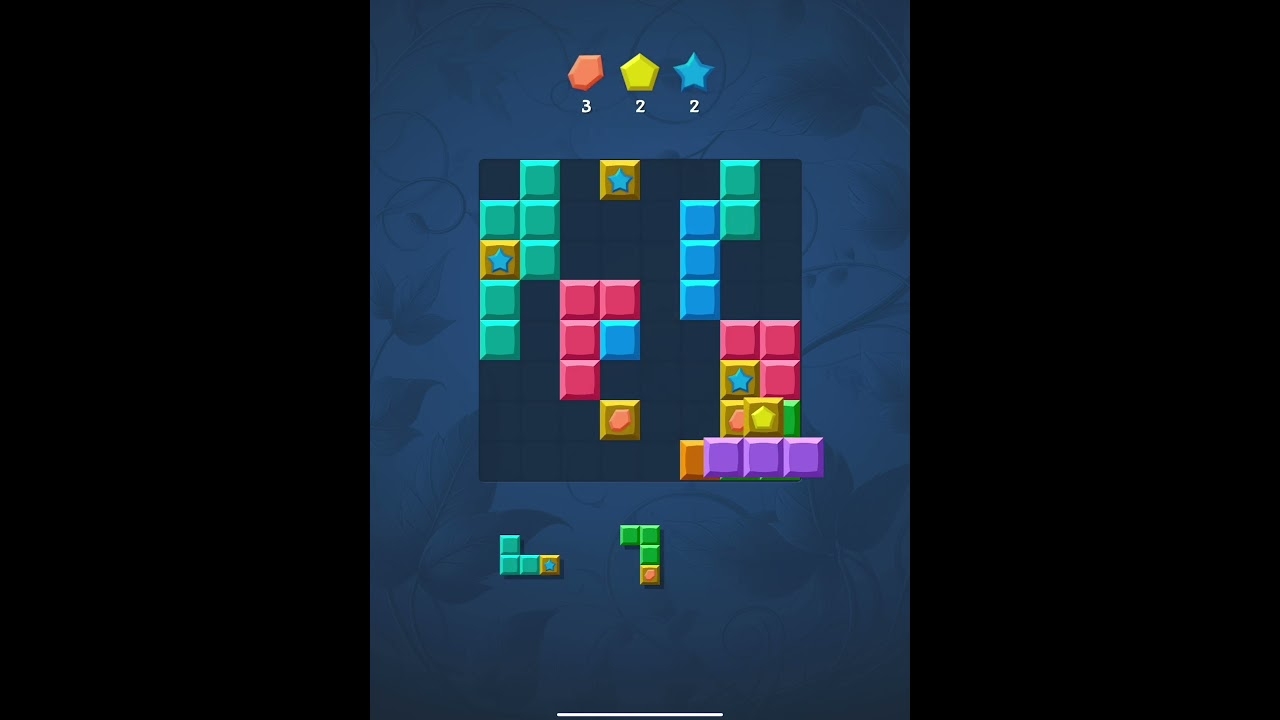Select the star gem block on the board top

pos(620,181)
